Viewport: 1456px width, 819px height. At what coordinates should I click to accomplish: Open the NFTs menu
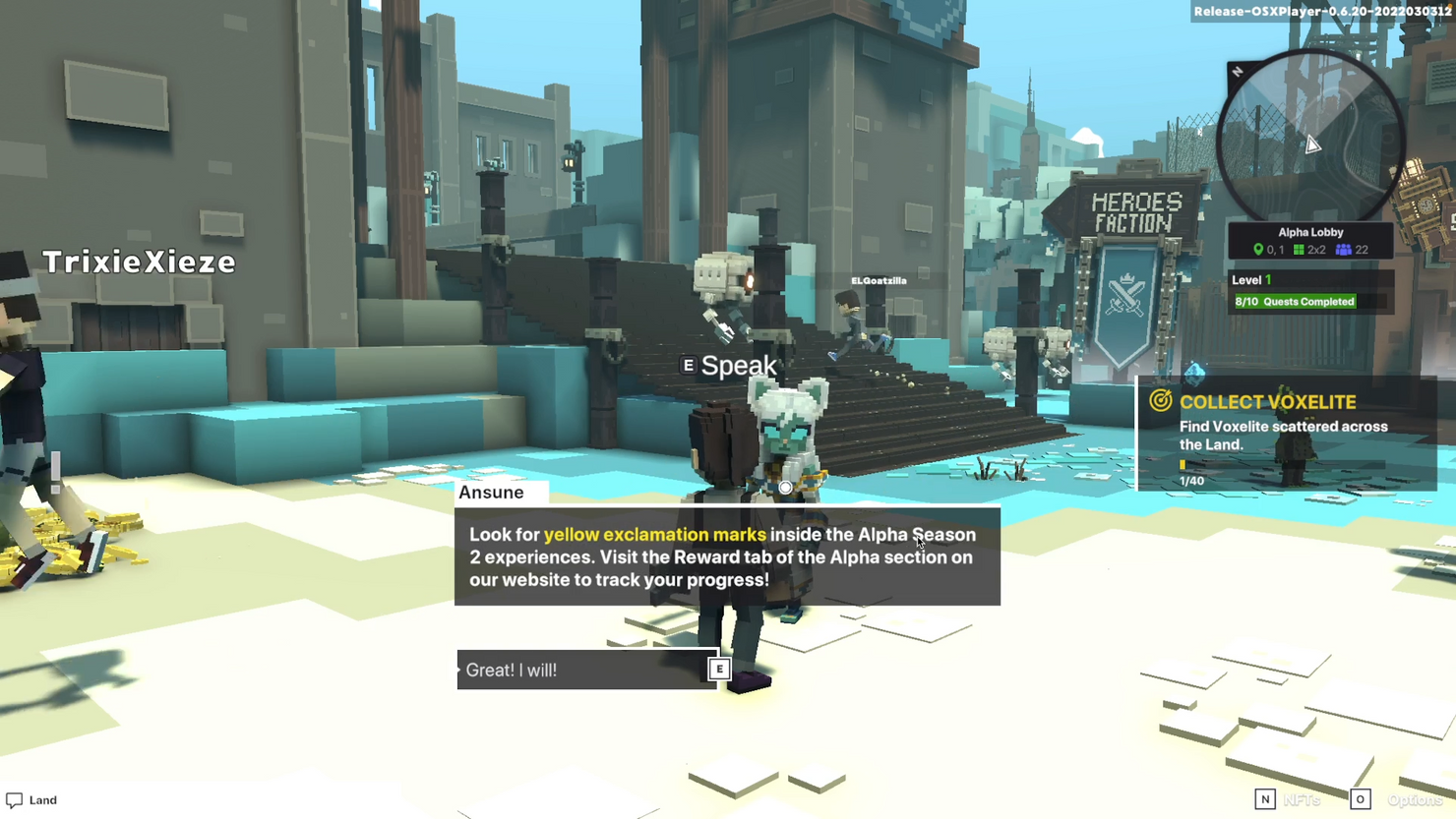tap(1304, 799)
